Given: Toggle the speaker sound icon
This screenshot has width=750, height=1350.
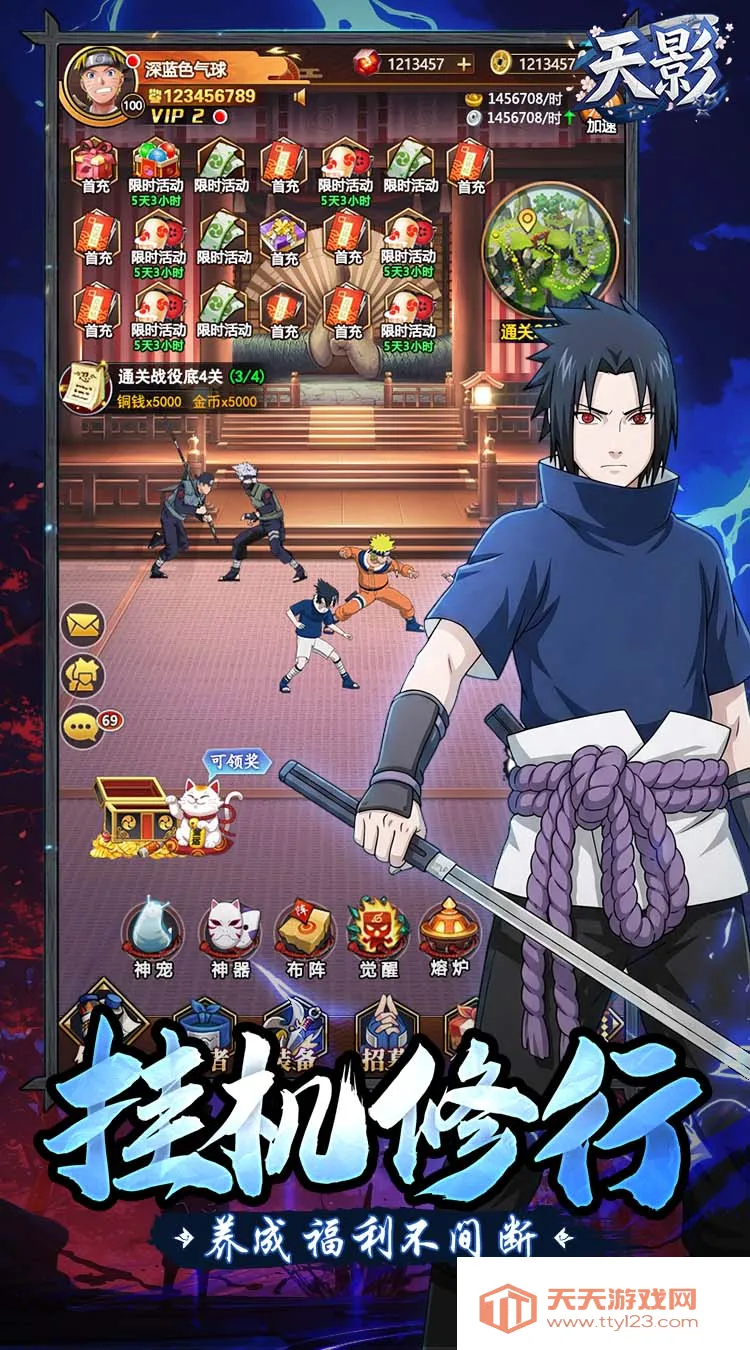Looking at the screenshot, I should [x=298, y=97].
